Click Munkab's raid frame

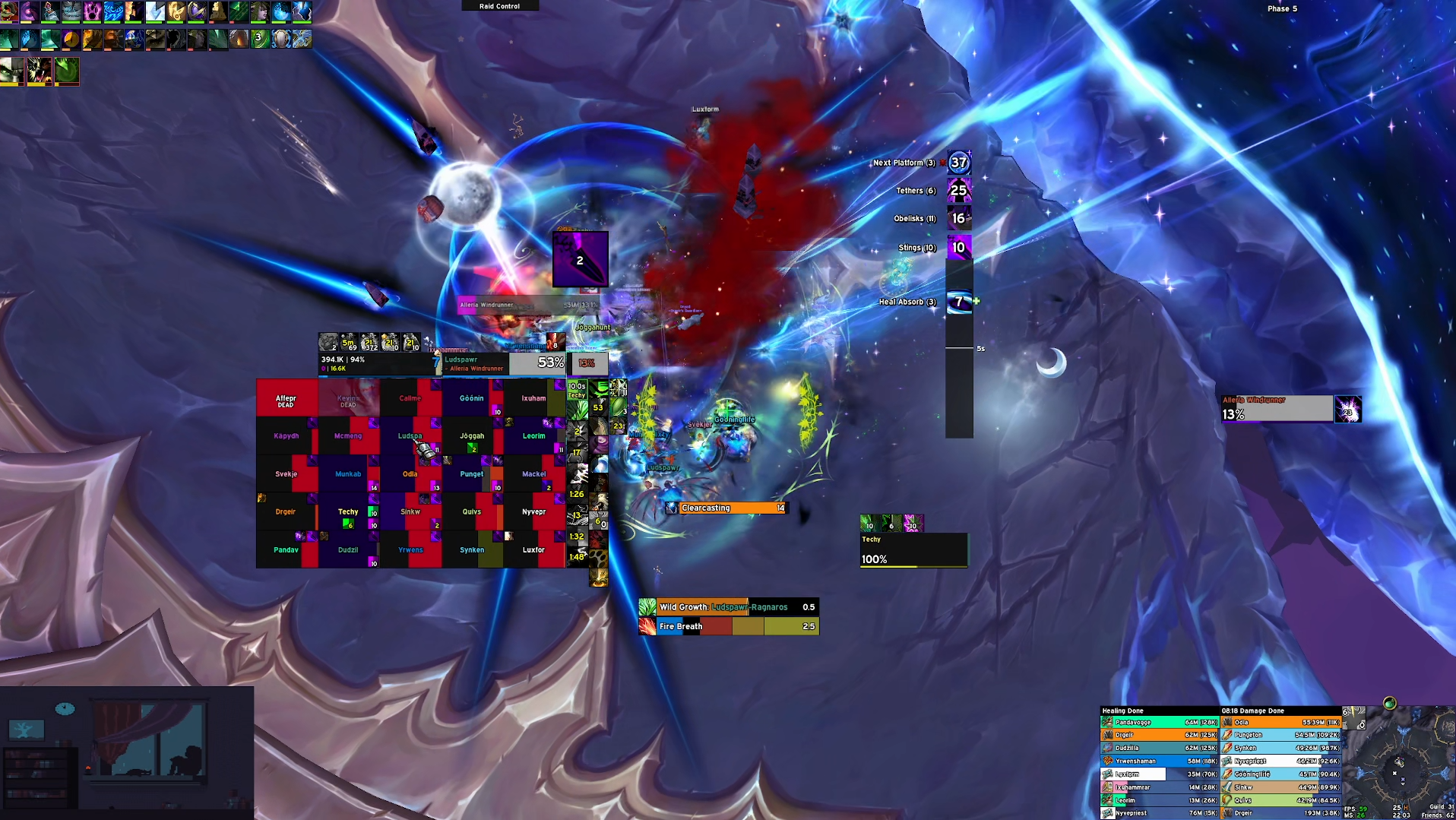(348, 473)
